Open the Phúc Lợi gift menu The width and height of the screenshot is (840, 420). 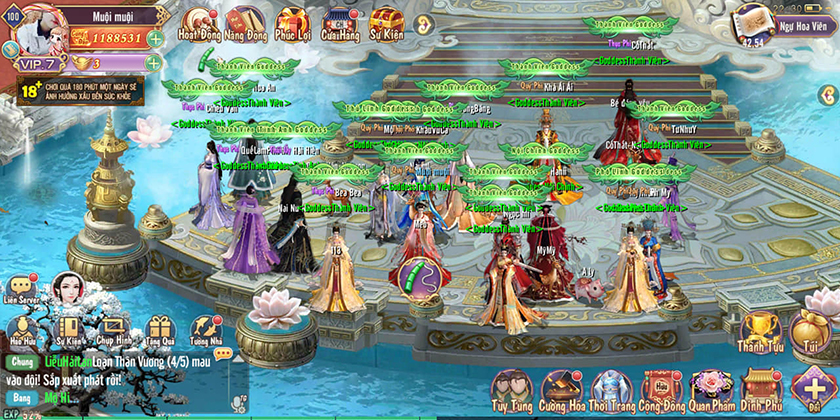pyautogui.click(x=292, y=22)
